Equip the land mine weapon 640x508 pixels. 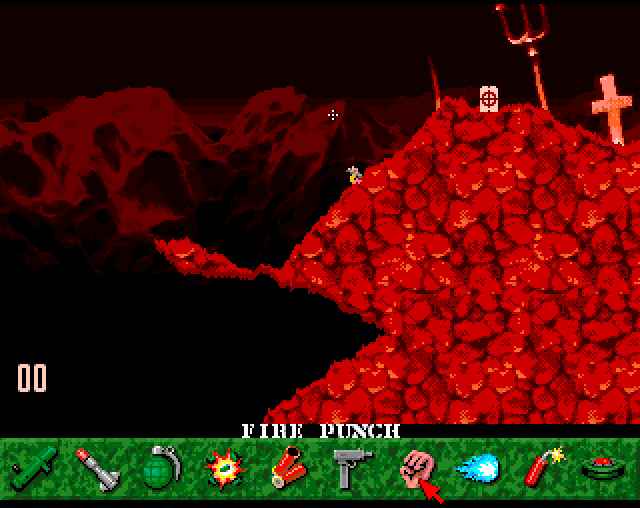tap(601, 467)
